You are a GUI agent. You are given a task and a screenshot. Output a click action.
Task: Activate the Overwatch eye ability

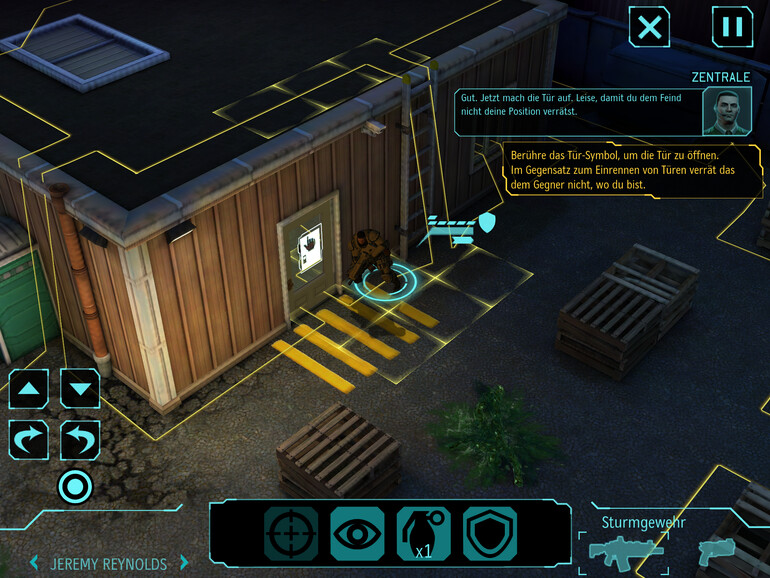tap(357, 534)
